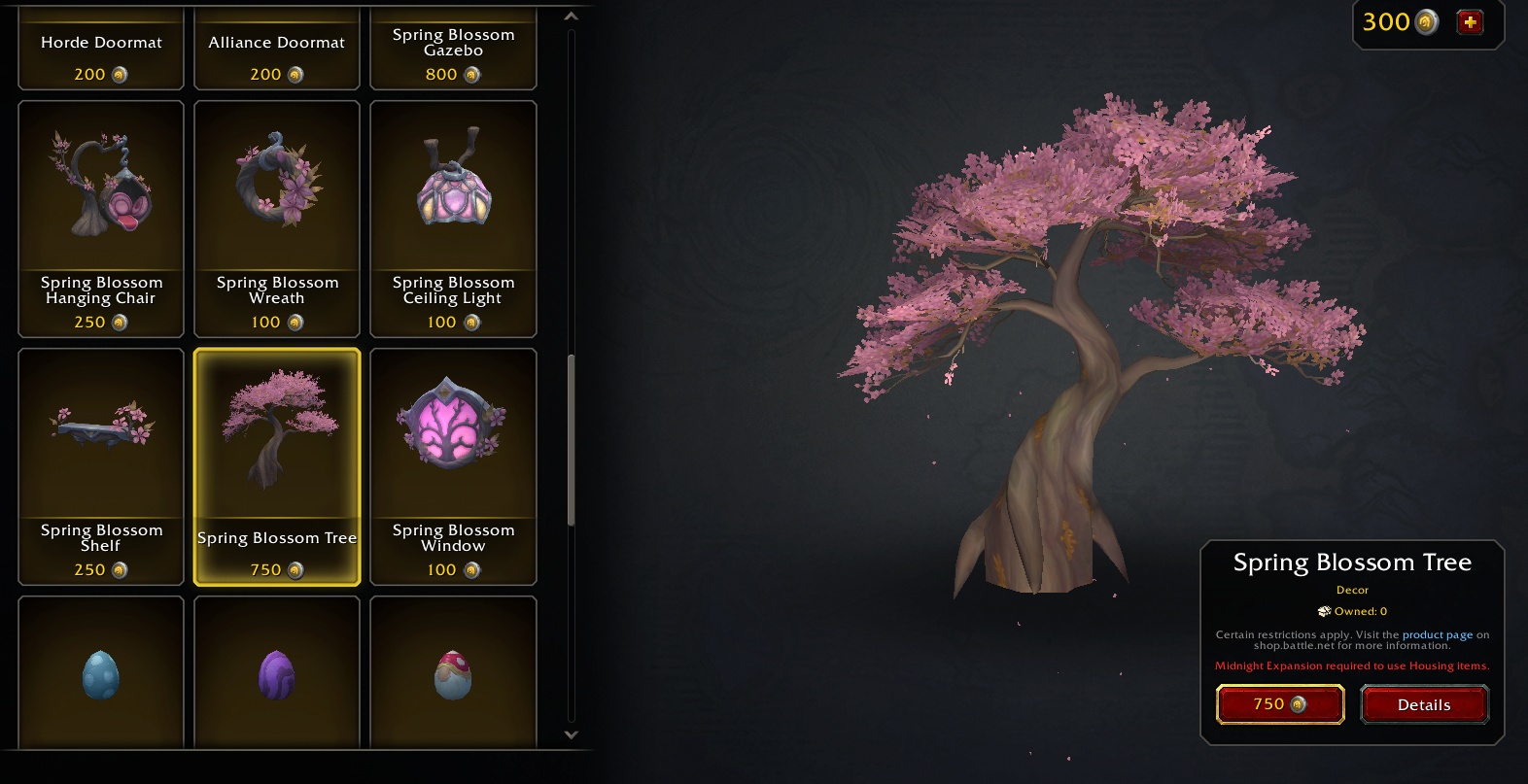Select the Spring Blossom Shelf item
The width and height of the screenshot is (1528, 784).
101,466
